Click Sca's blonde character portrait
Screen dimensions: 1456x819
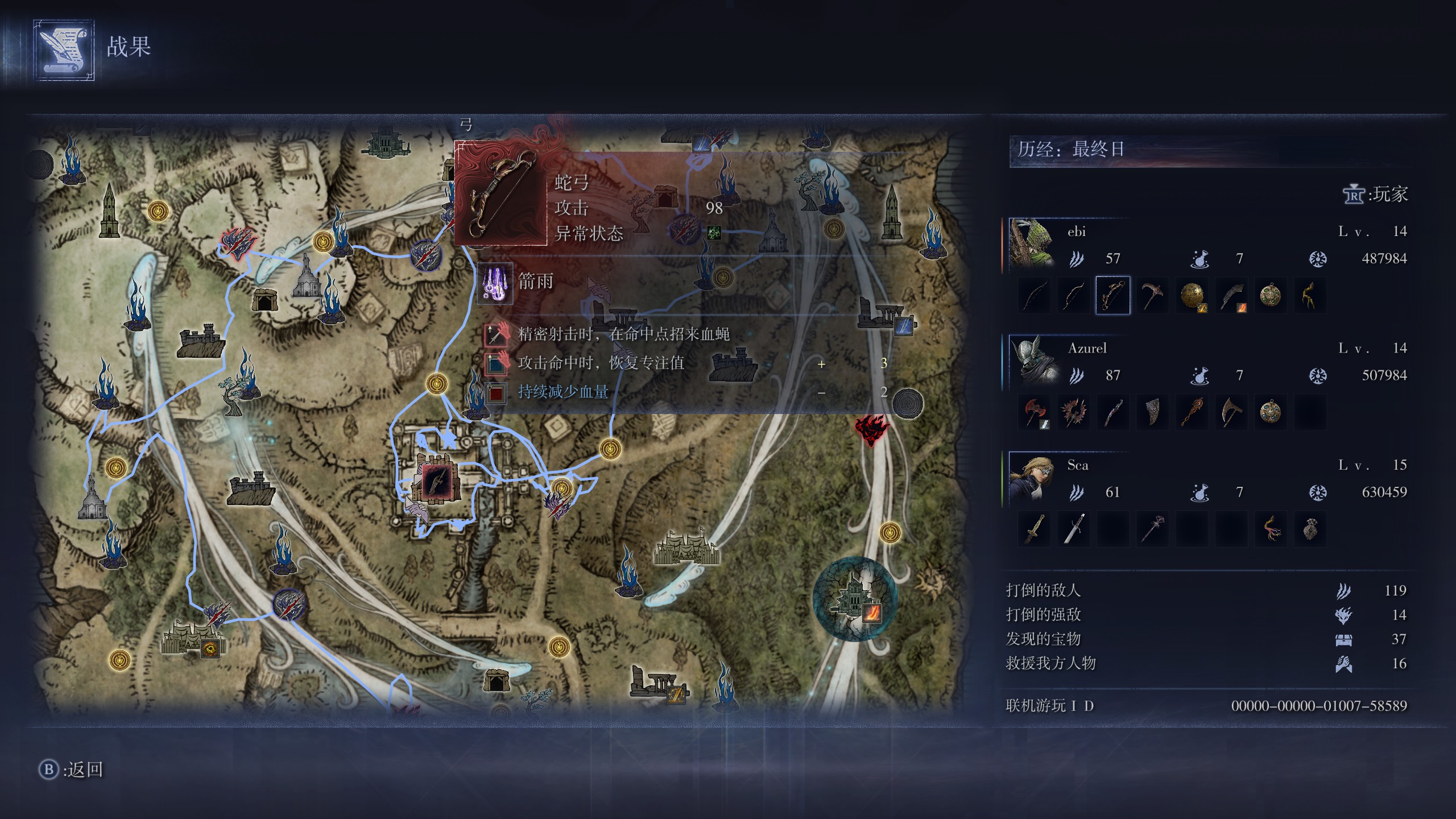click(x=1032, y=478)
